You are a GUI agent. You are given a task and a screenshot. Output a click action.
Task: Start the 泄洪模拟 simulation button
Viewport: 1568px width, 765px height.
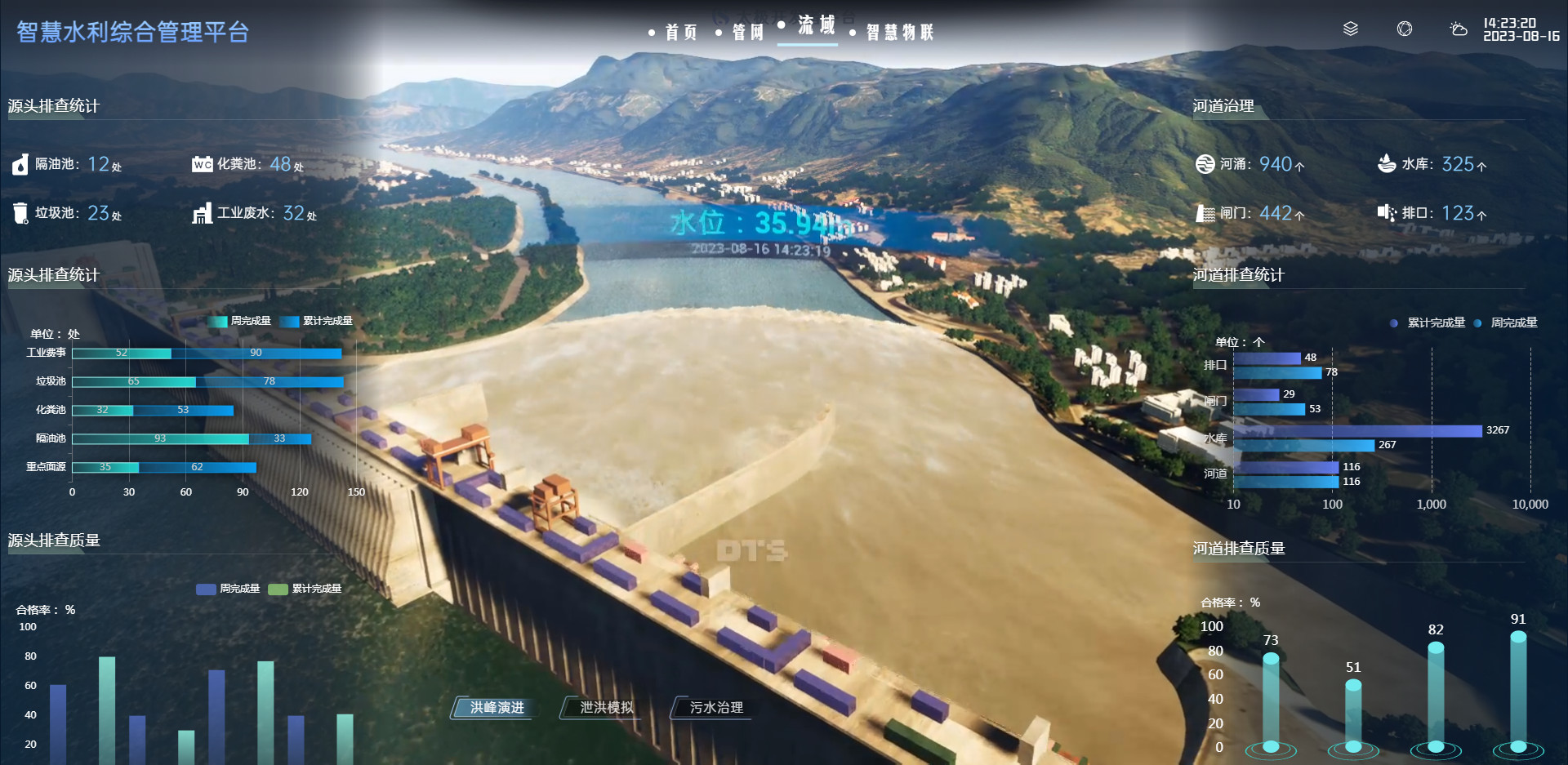606,708
